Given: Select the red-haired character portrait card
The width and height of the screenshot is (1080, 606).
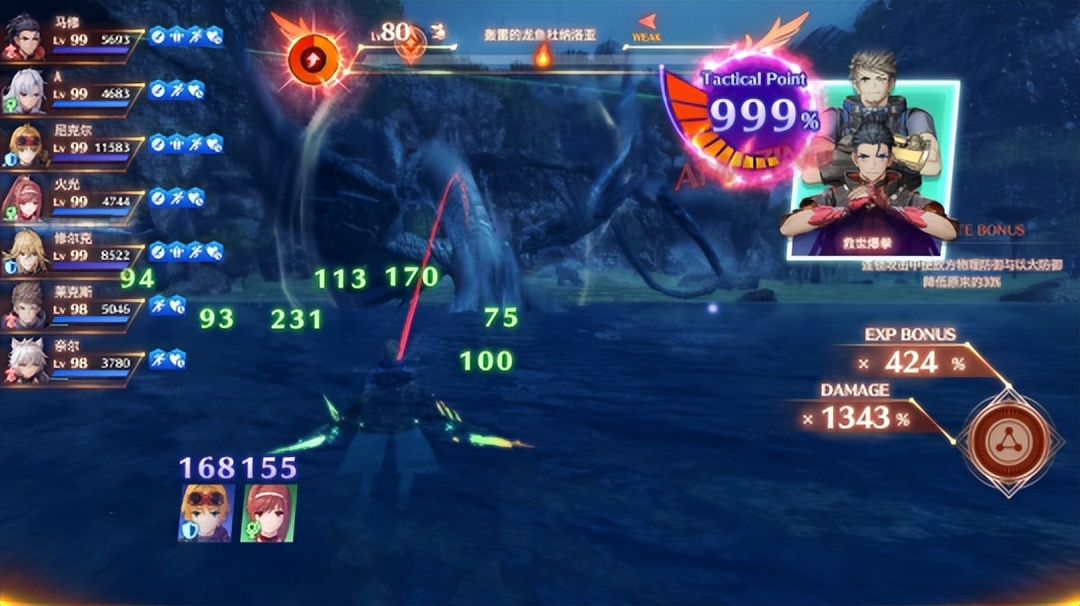Looking at the screenshot, I should click(268, 513).
